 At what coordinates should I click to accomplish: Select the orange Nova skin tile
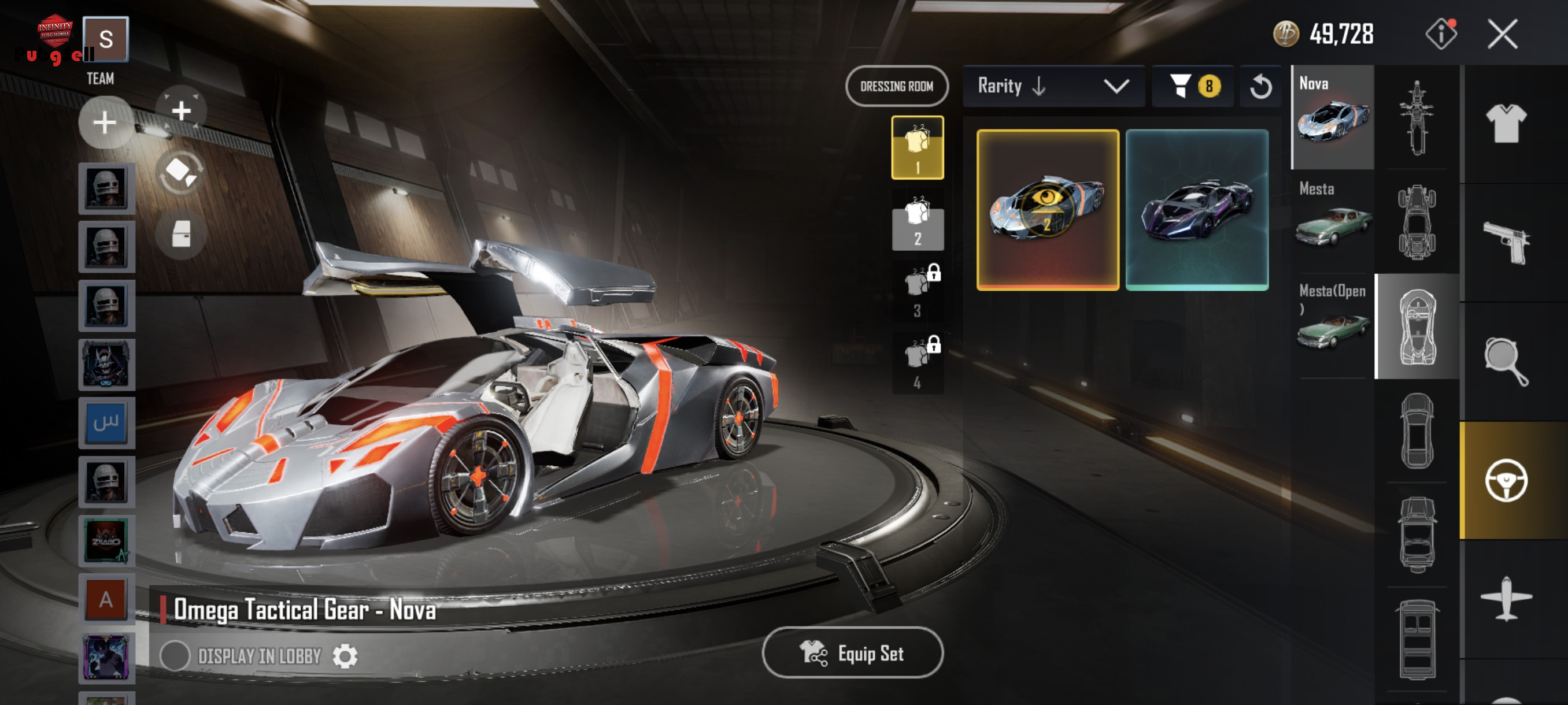tap(1047, 209)
